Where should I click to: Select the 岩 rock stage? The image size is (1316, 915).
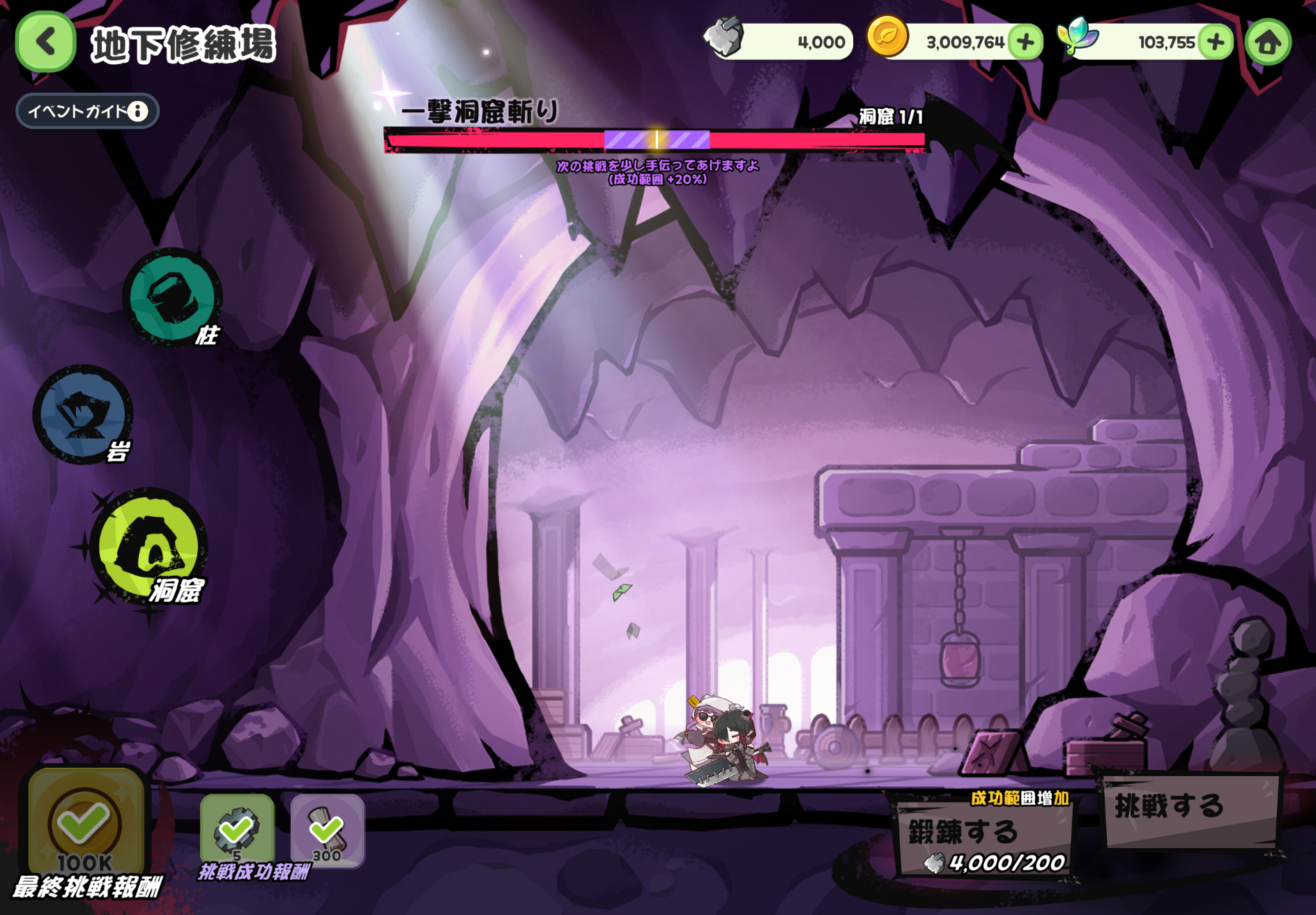pos(83,414)
